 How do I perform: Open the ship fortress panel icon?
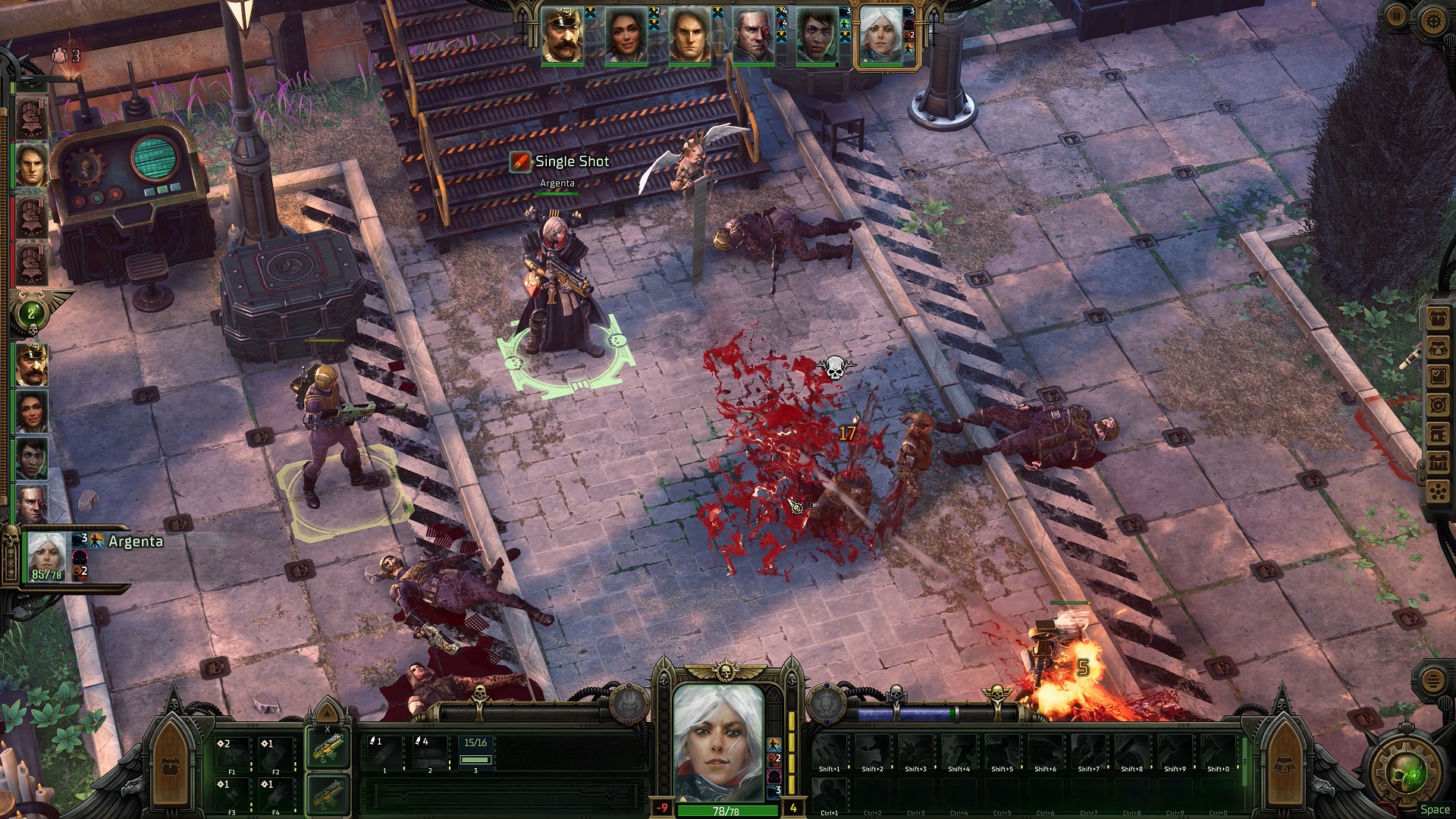[1437, 463]
